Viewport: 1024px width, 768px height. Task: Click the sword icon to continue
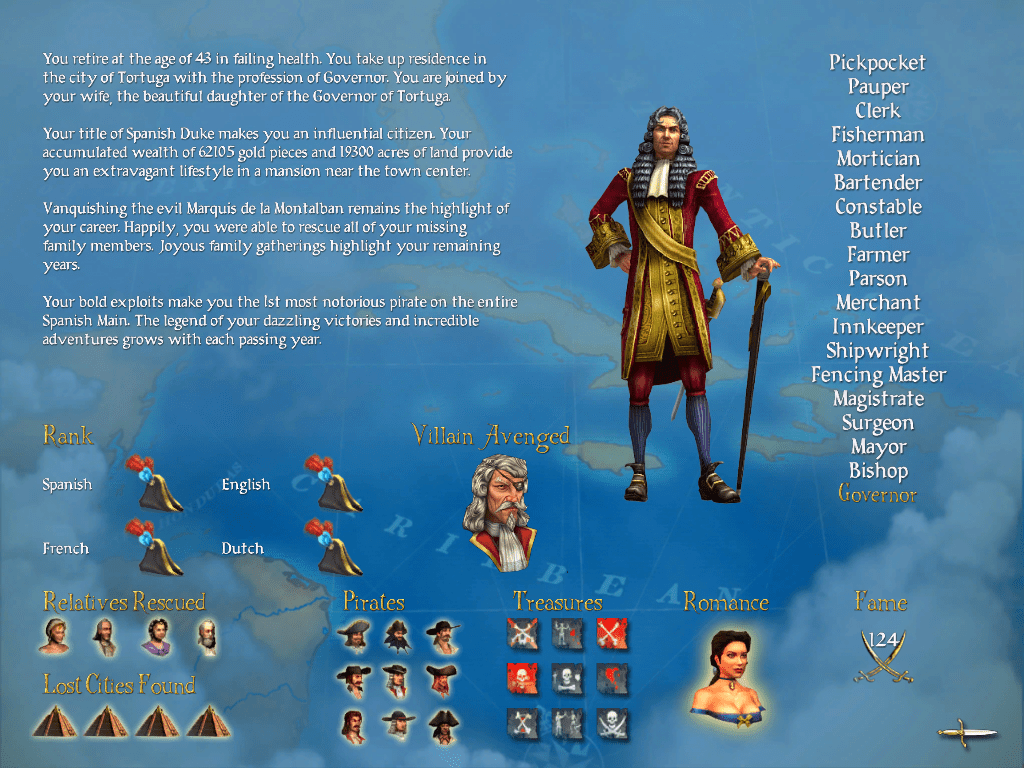[966, 733]
